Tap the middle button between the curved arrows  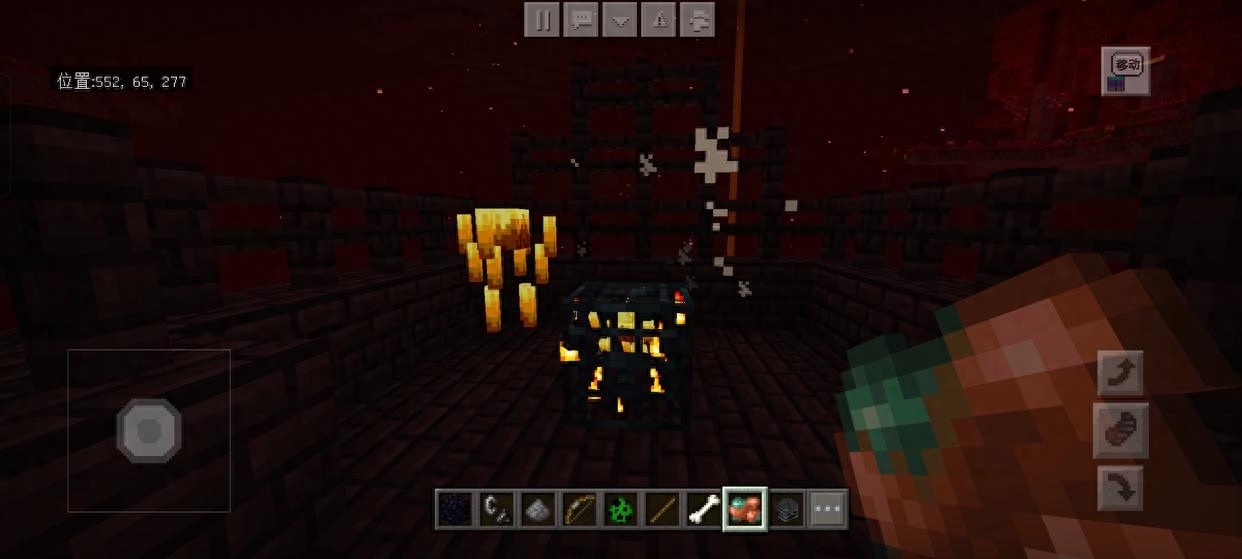1121,431
